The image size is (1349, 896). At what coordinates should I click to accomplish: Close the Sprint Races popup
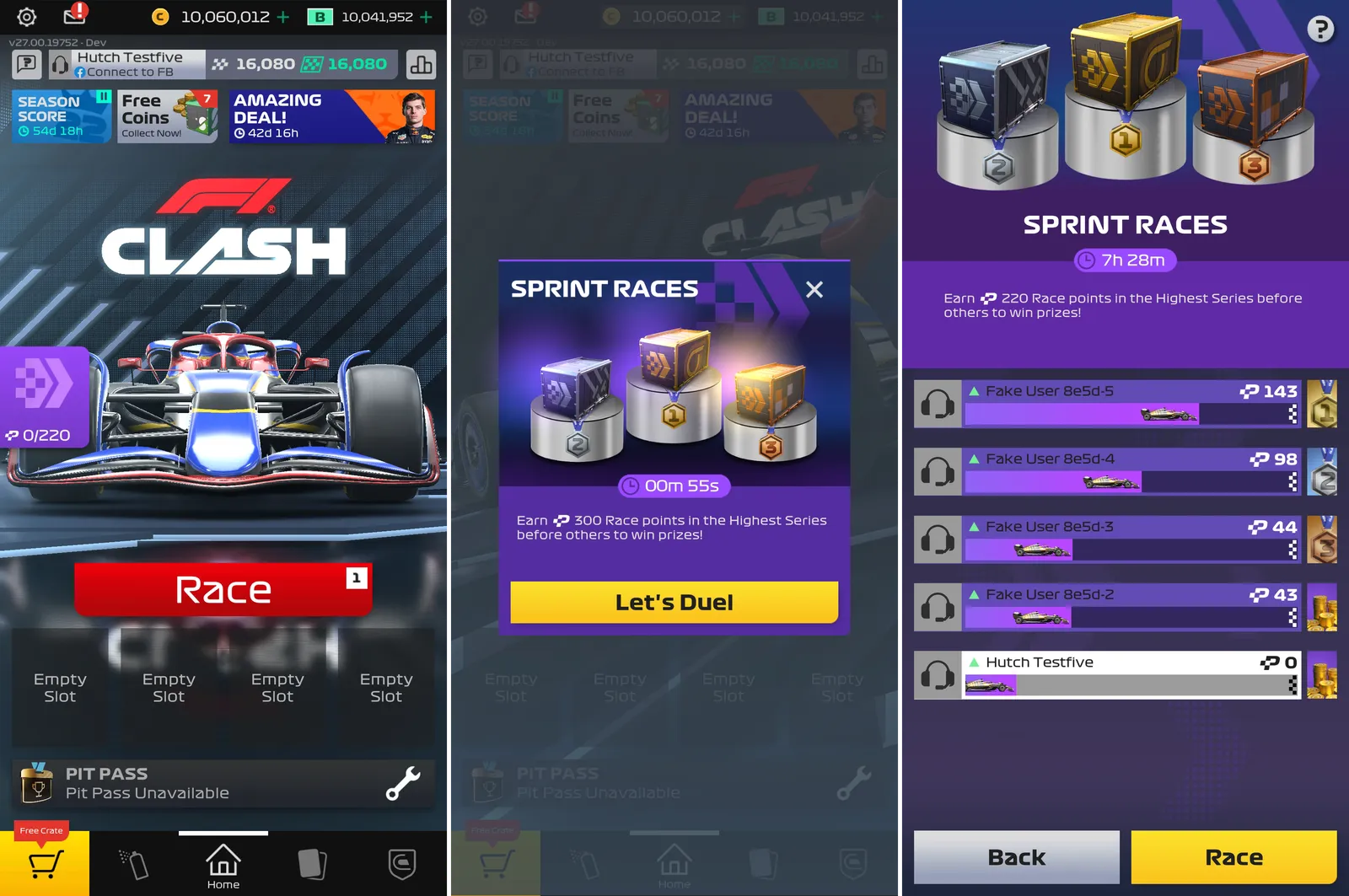(x=814, y=289)
